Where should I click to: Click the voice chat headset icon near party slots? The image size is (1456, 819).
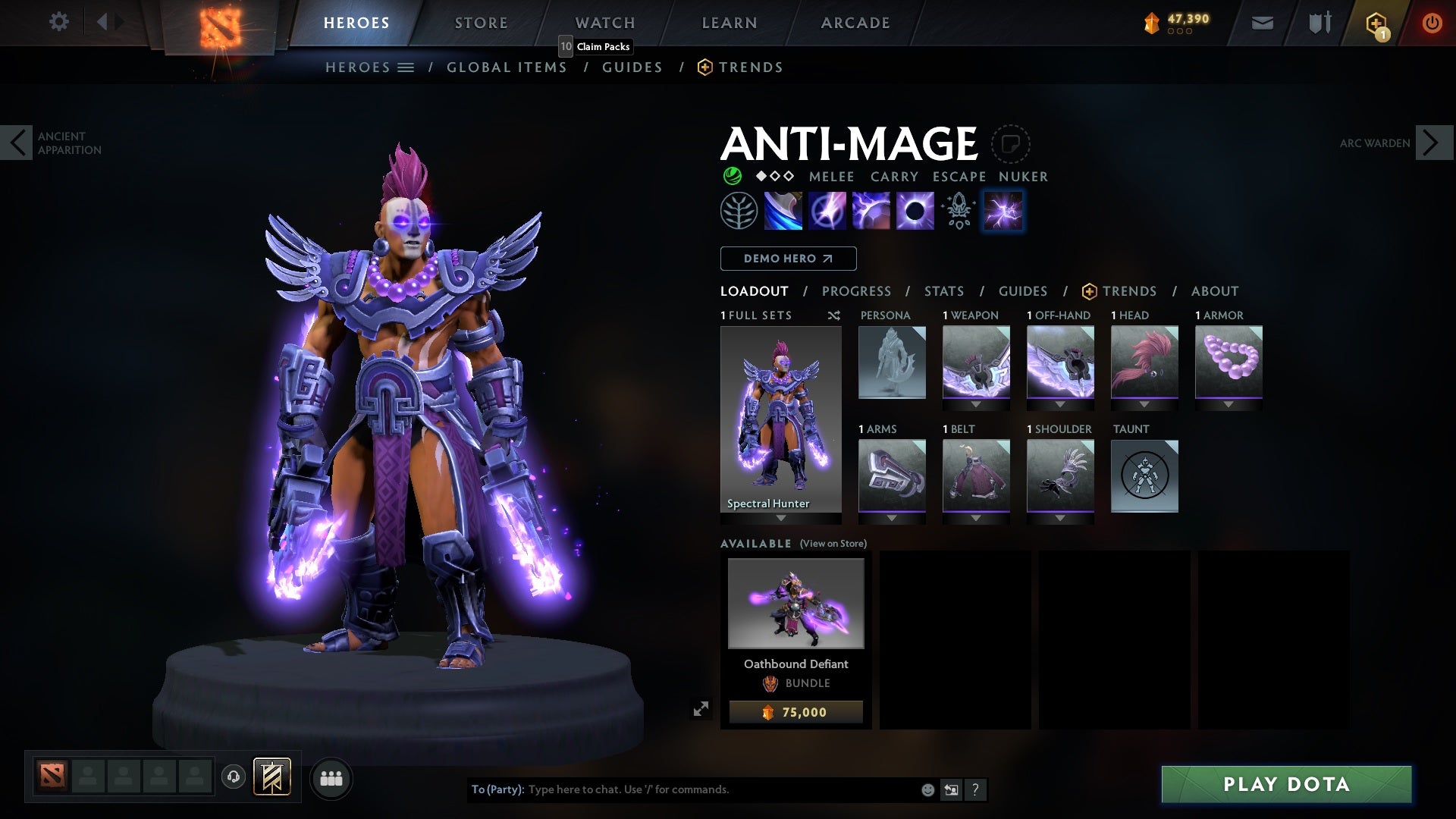click(x=234, y=777)
